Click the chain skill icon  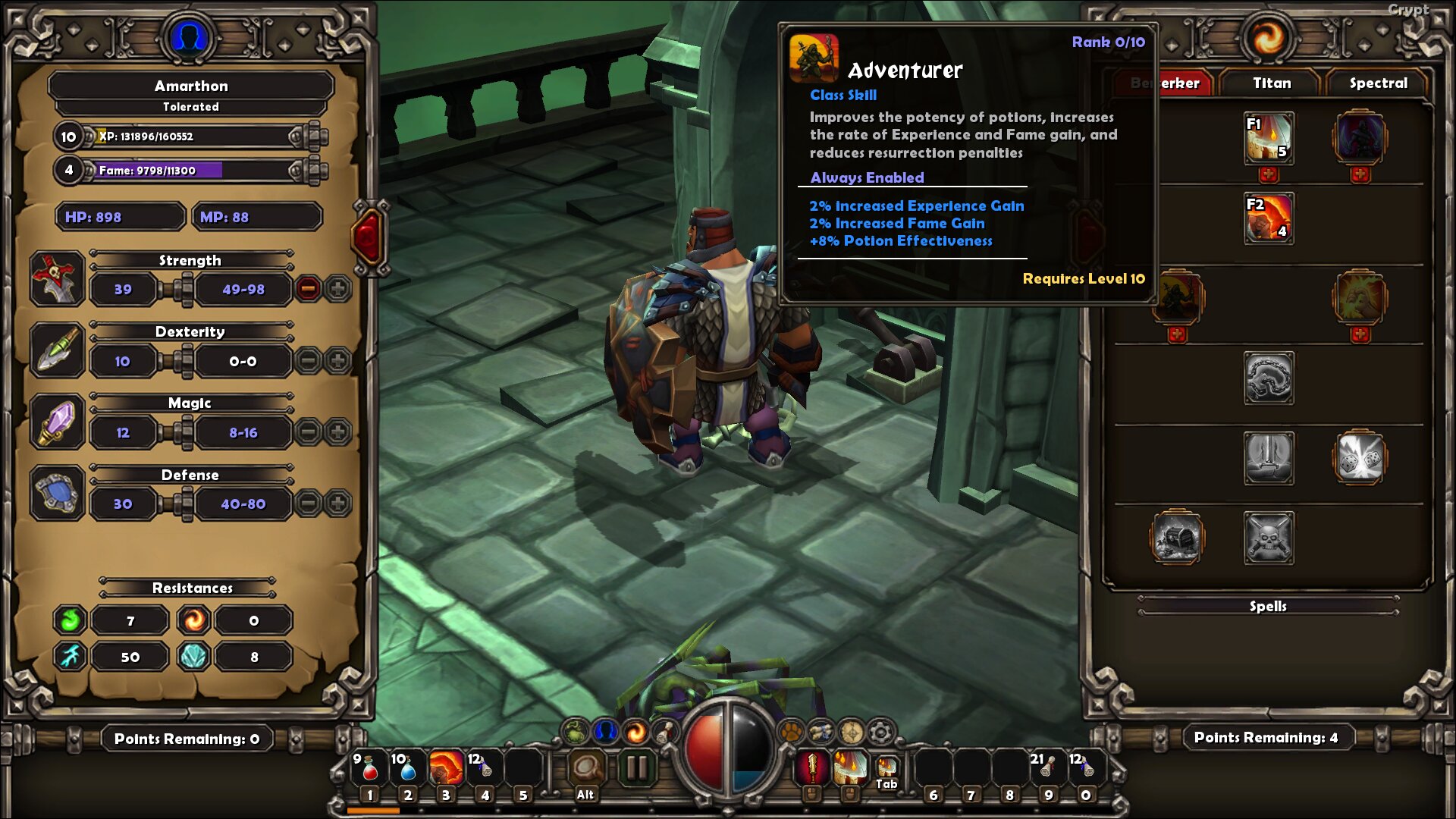point(1269,378)
